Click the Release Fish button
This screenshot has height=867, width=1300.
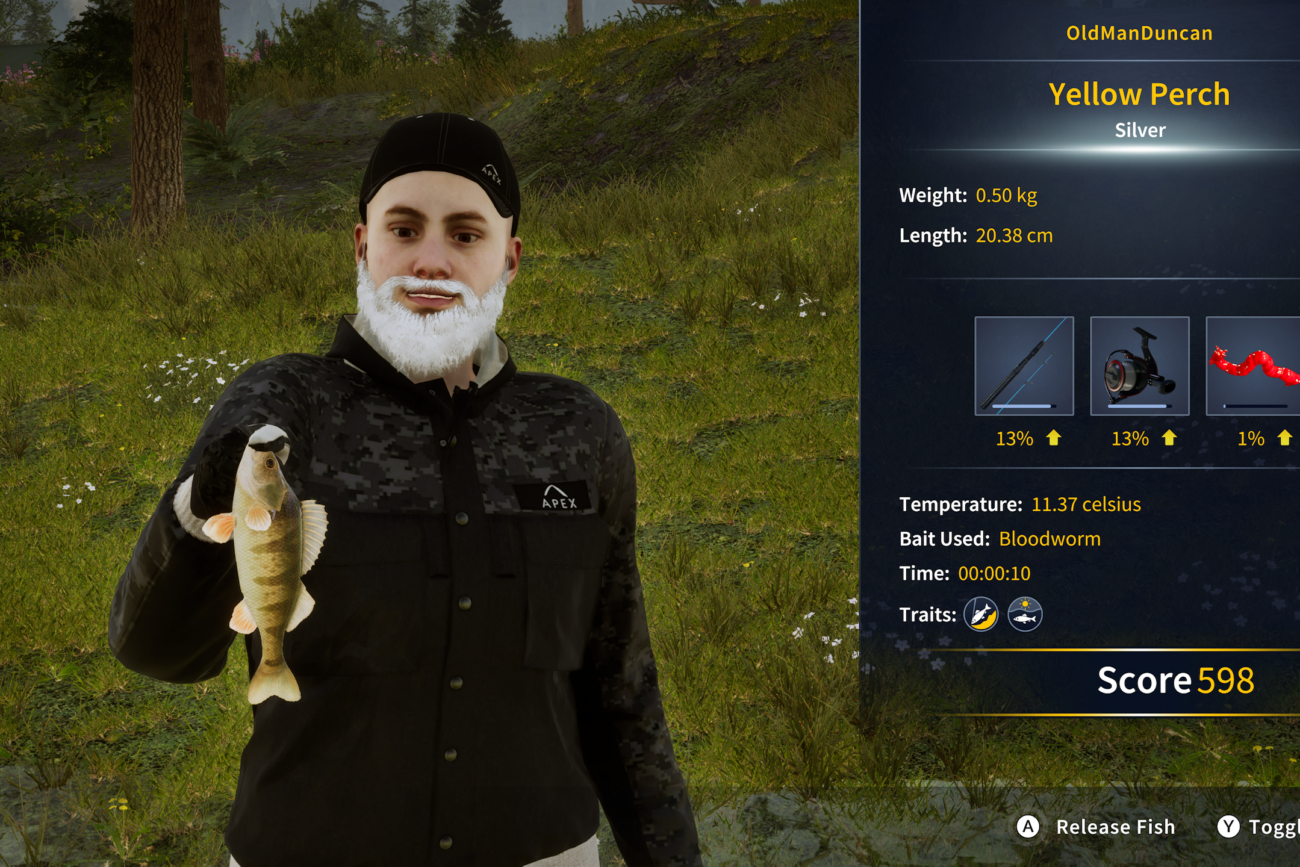pyautogui.click(x=1097, y=827)
